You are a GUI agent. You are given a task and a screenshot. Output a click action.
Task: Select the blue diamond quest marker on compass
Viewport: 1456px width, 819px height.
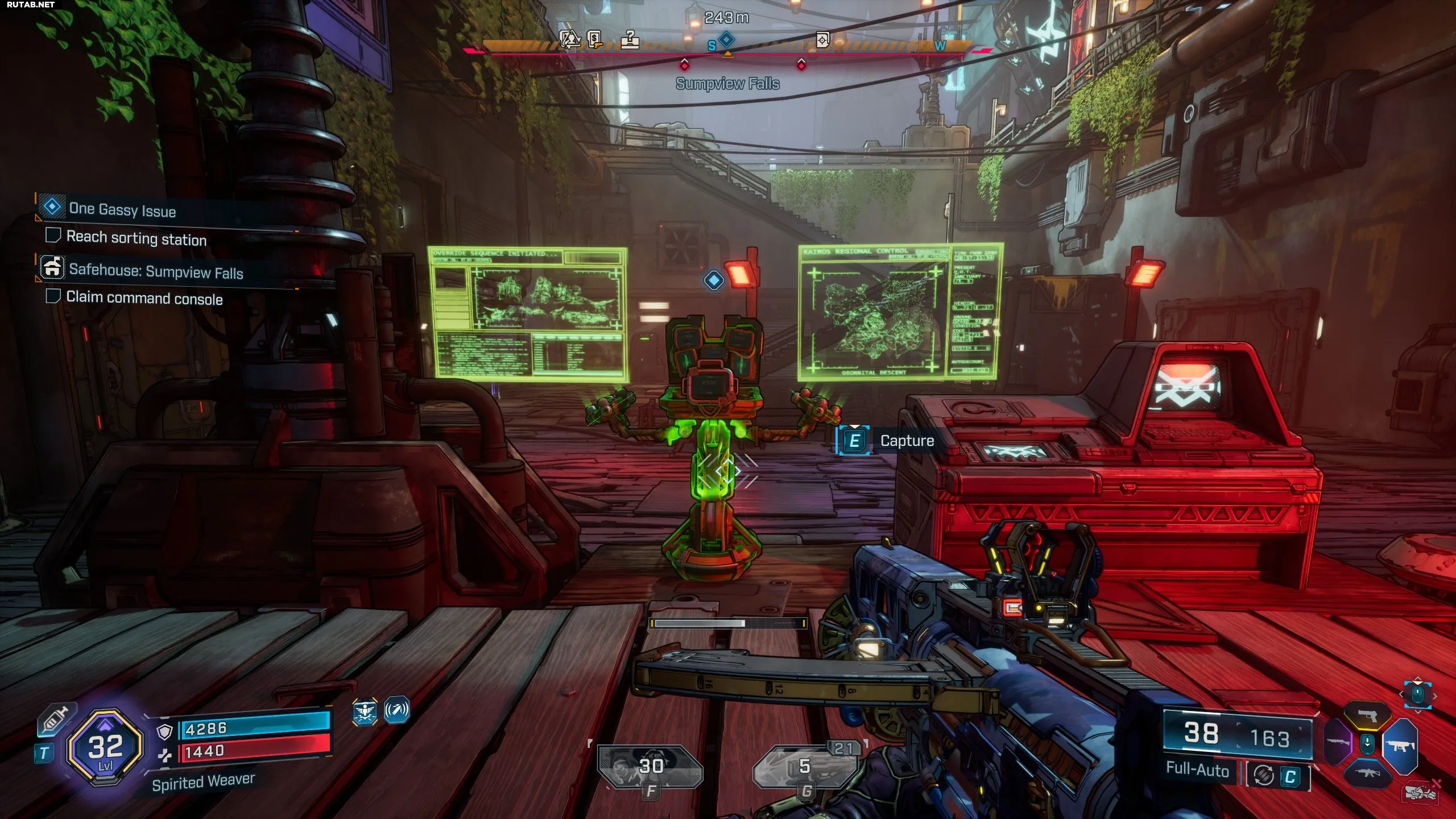(x=726, y=40)
